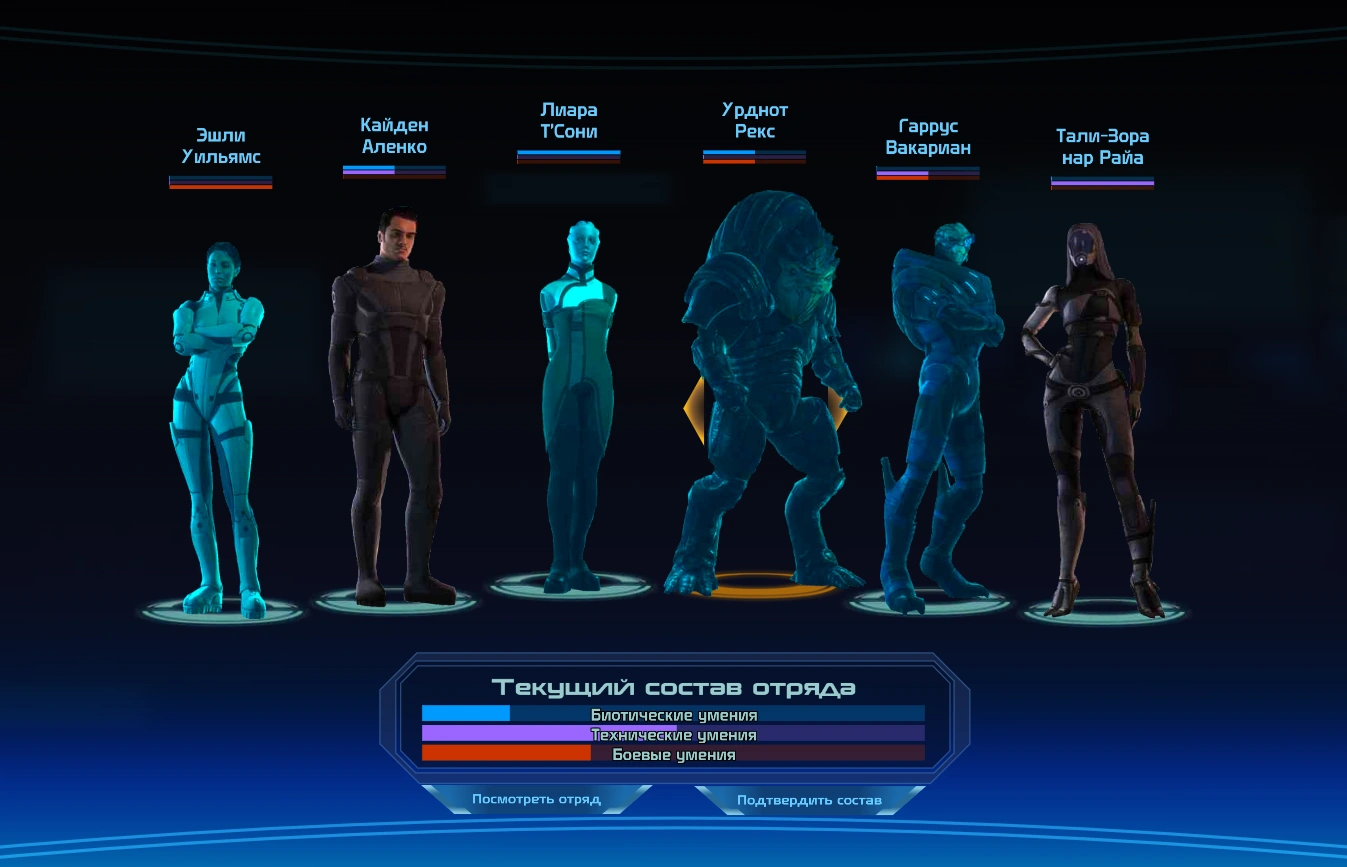Click the Биотические умения skill bar
This screenshot has height=867, width=1347.
coord(673,715)
